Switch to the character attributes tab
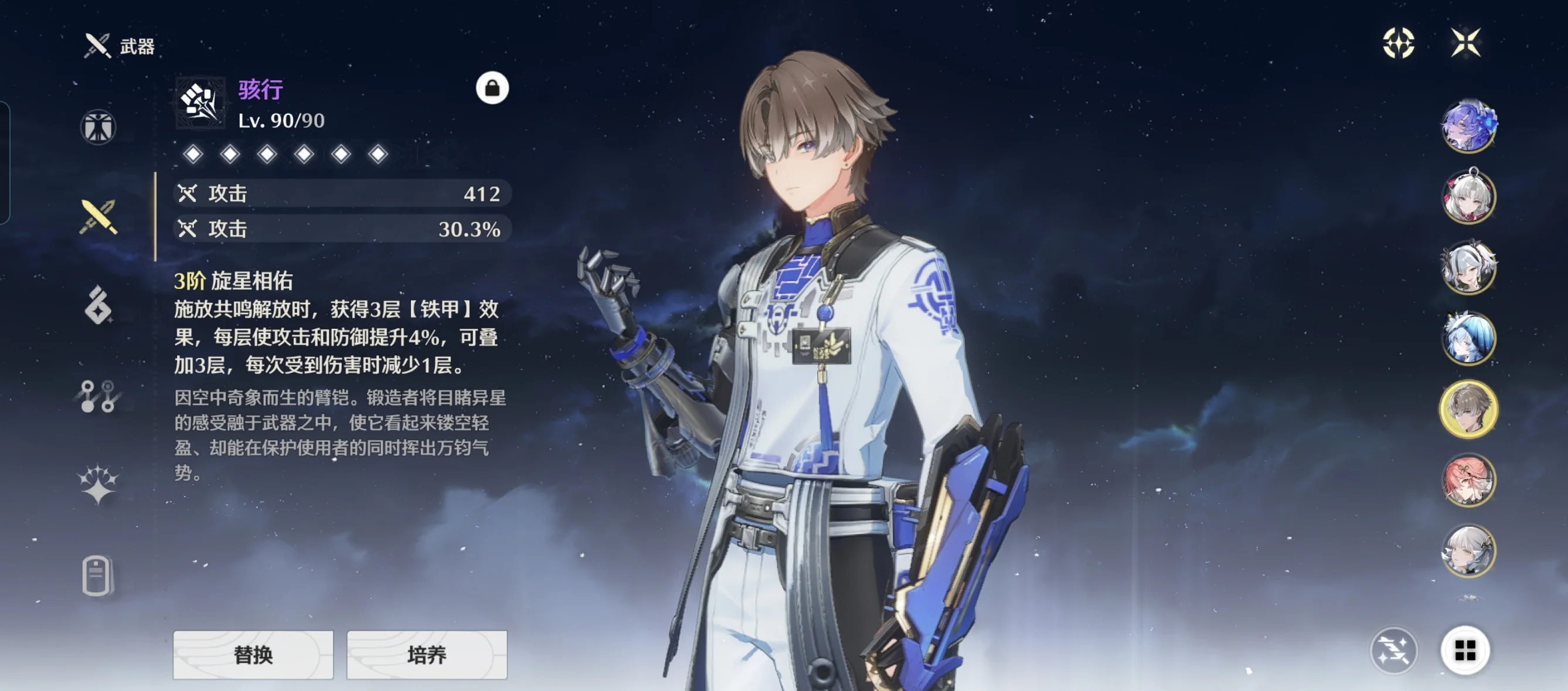This screenshot has width=1568, height=691. [98, 127]
